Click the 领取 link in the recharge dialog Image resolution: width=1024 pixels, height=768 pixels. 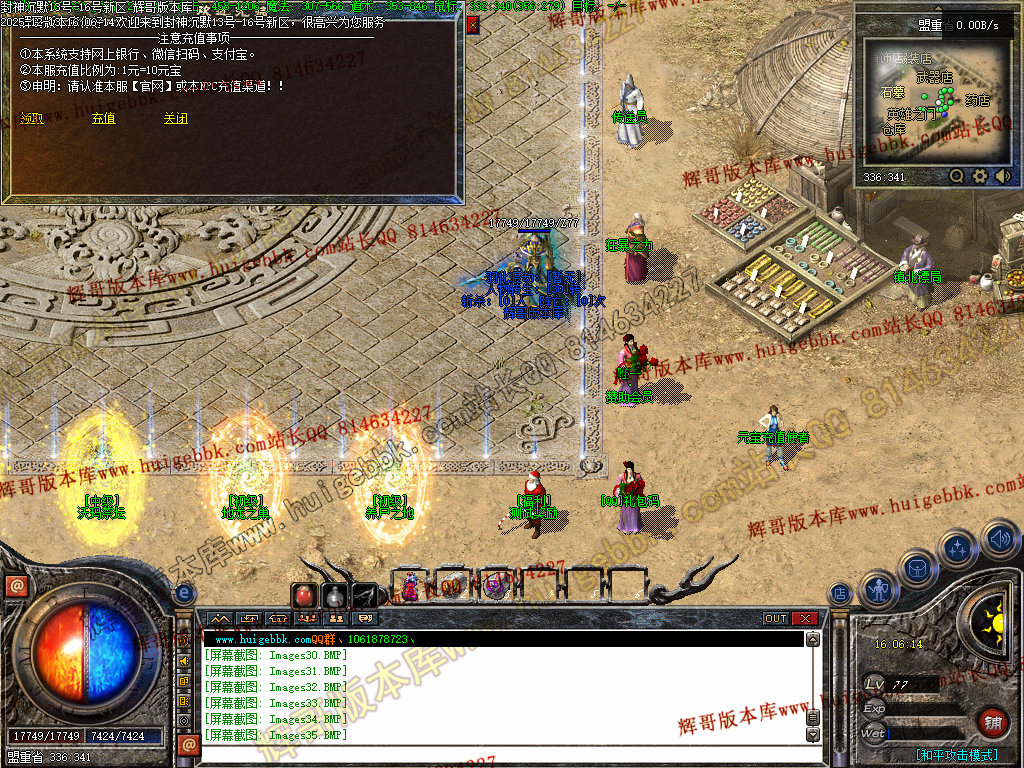32,118
